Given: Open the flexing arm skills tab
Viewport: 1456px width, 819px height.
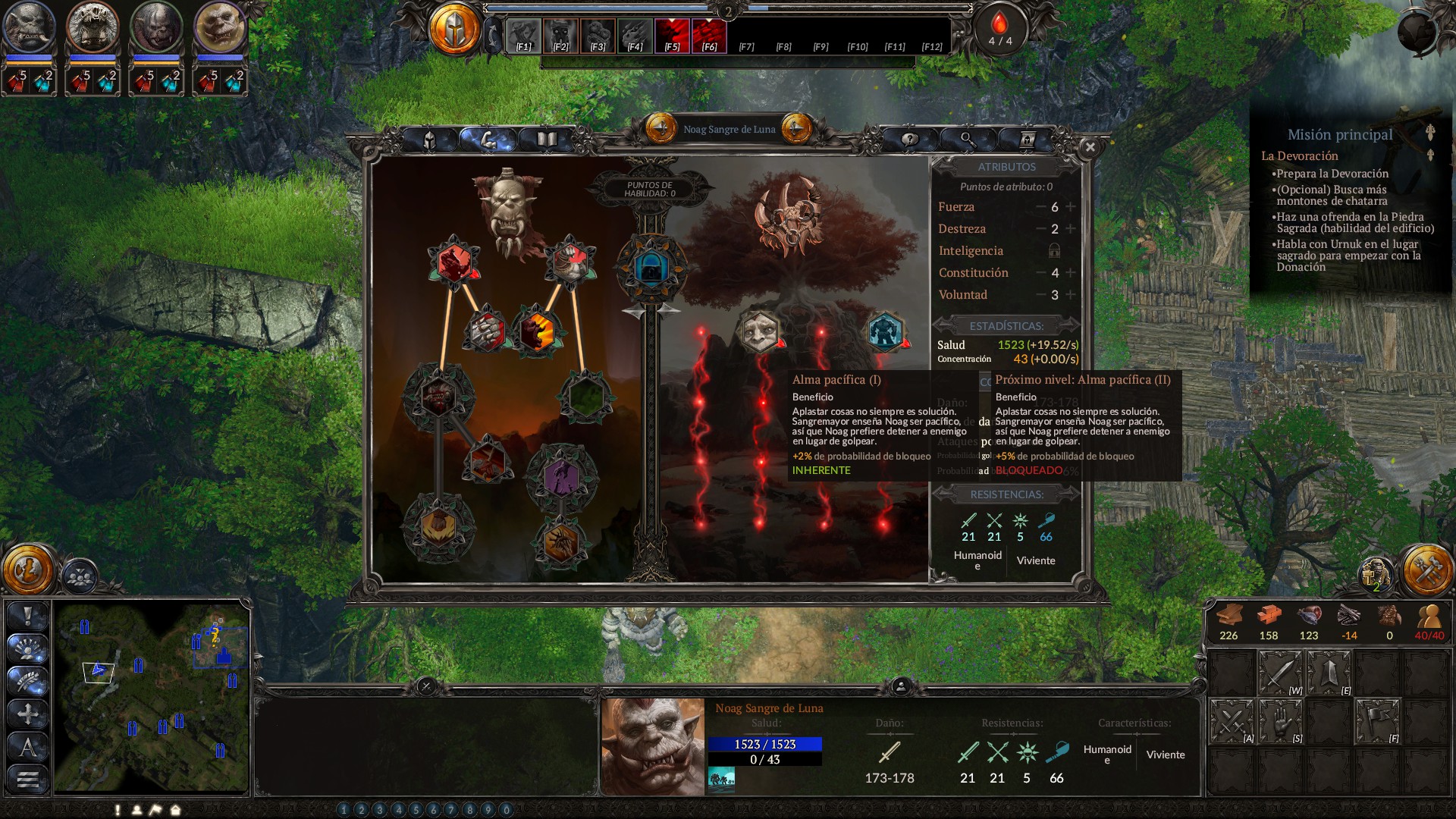Looking at the screenshot, I should pyautogui.click(x=488, y=141).
